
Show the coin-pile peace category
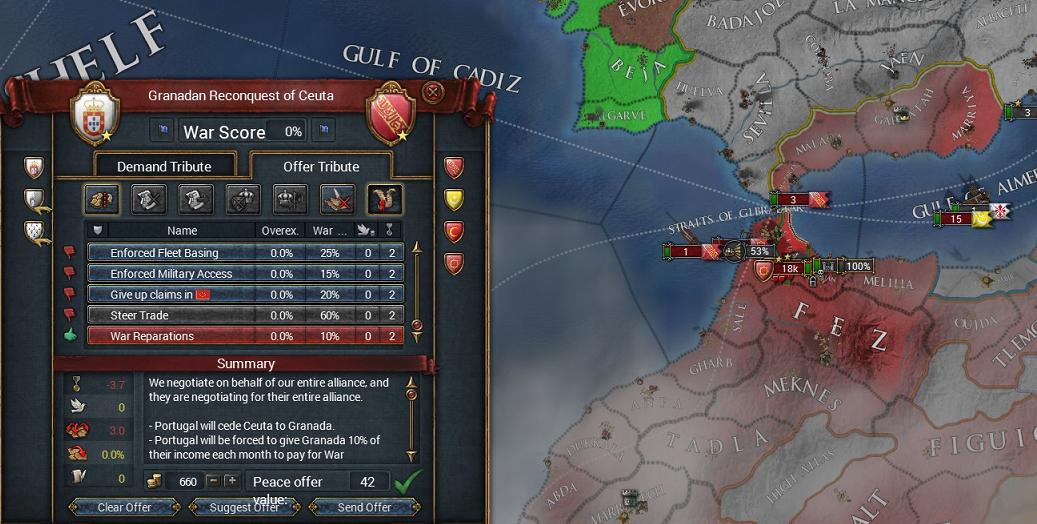click(x=102, y=199)
